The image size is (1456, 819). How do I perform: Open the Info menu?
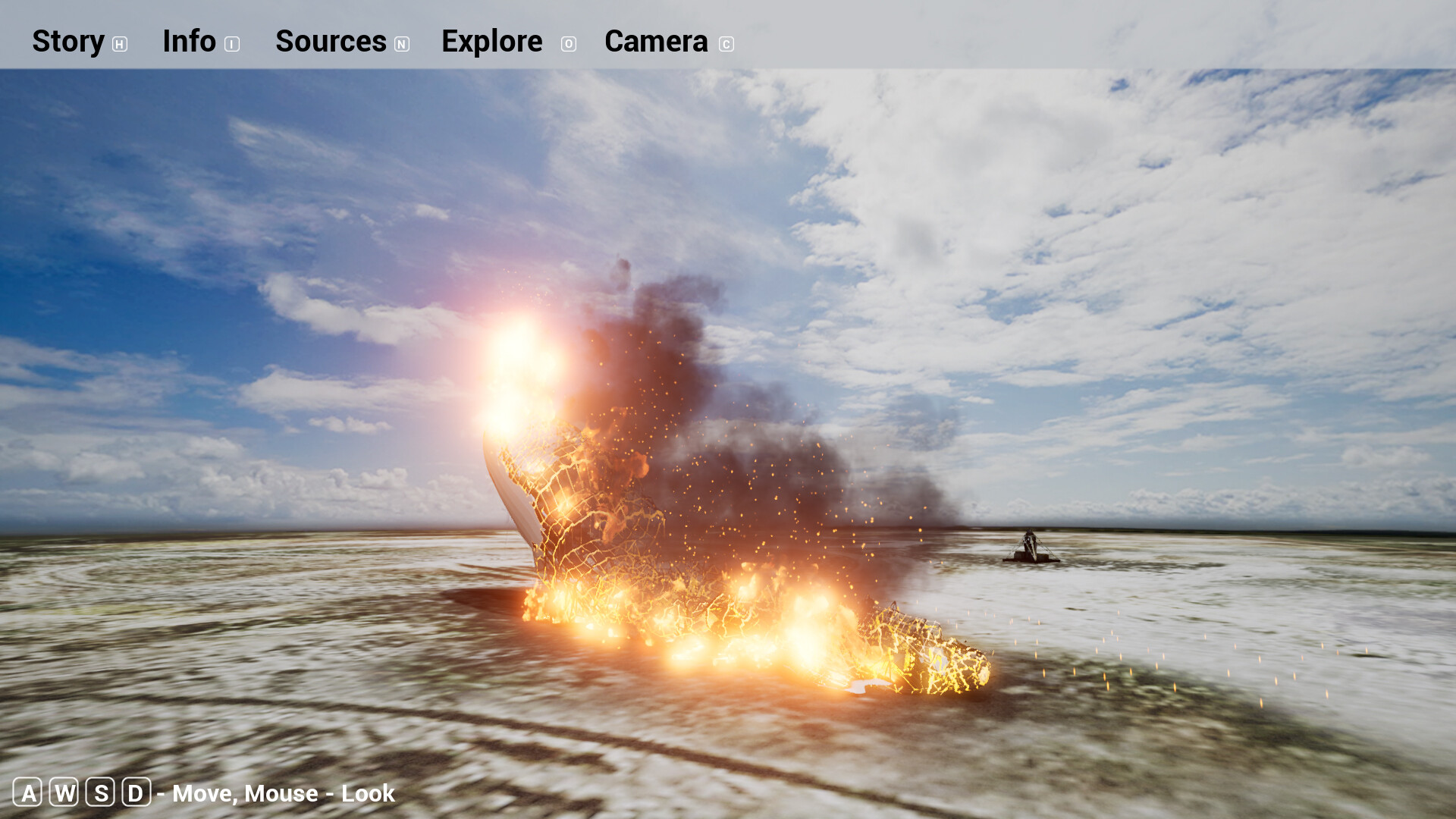click(188, 42)
